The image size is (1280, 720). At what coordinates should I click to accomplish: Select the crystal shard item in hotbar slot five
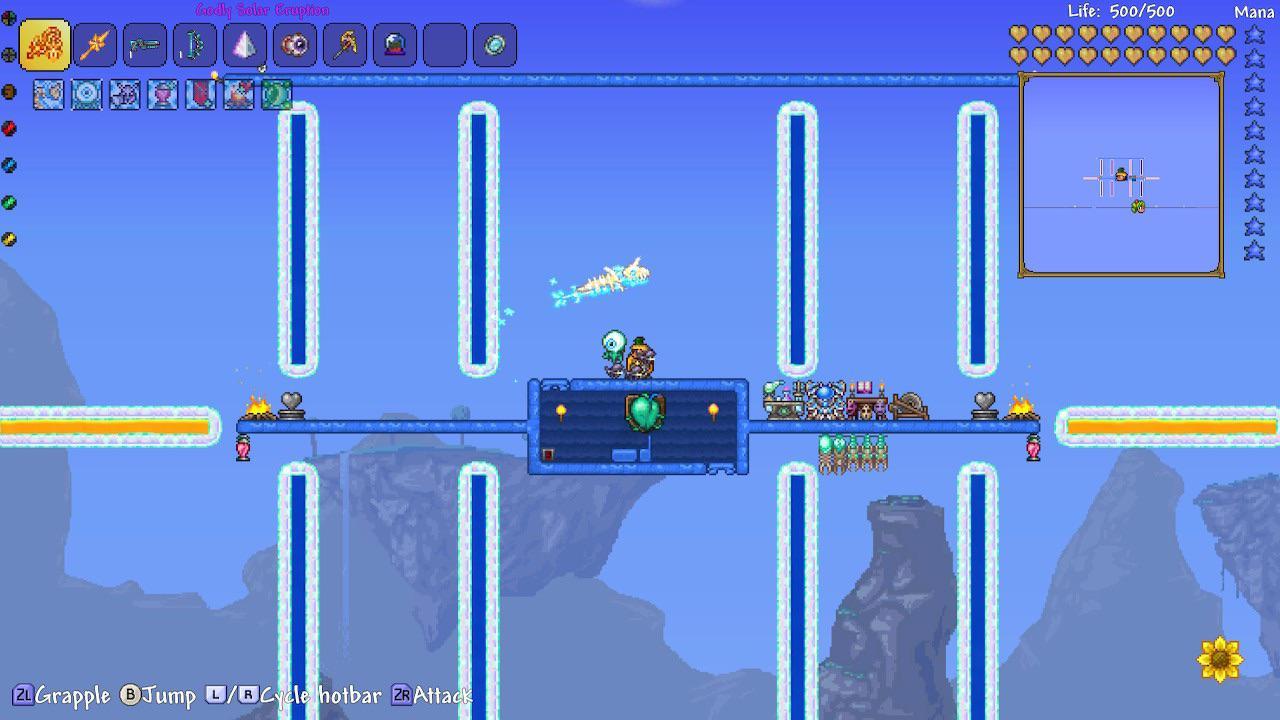tap(244, 45)
